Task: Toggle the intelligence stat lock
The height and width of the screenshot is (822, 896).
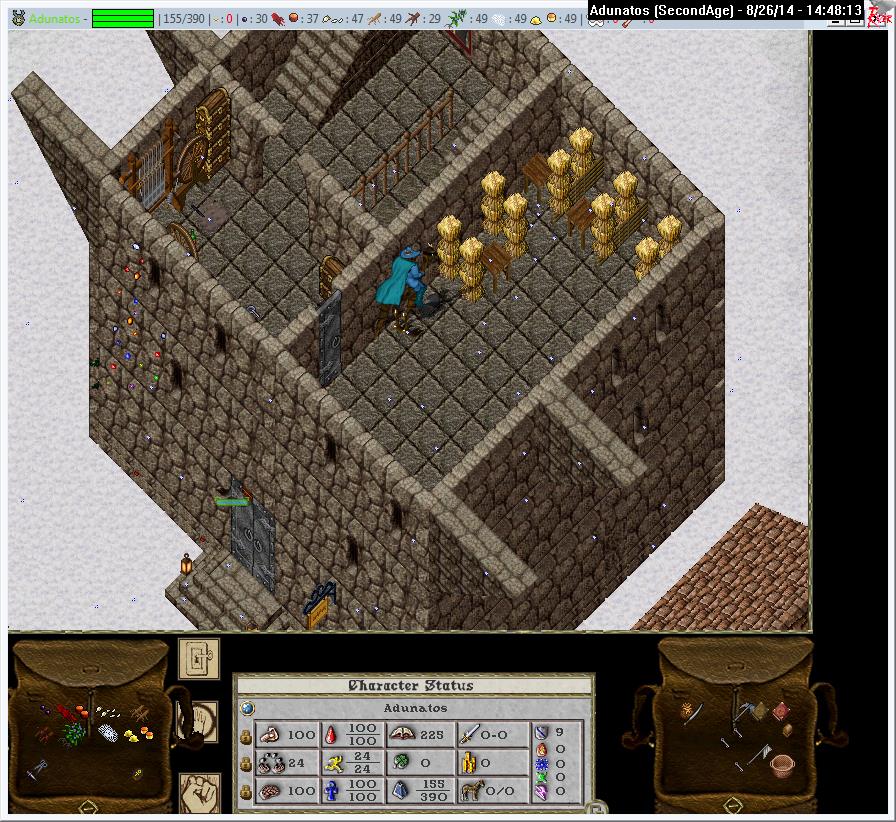Action: [x=246, y=792]
